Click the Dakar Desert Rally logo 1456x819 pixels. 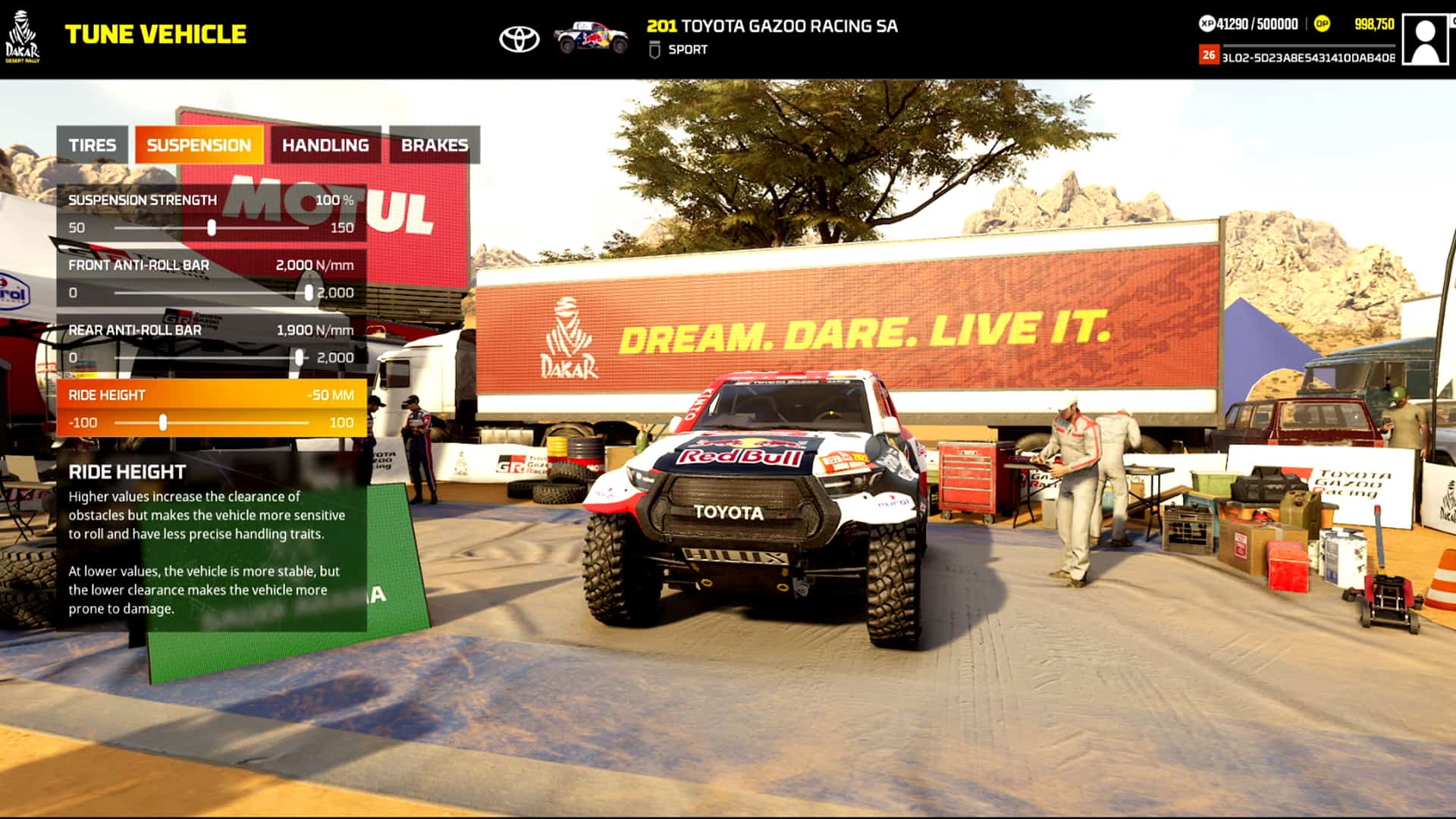pos(23,36)
